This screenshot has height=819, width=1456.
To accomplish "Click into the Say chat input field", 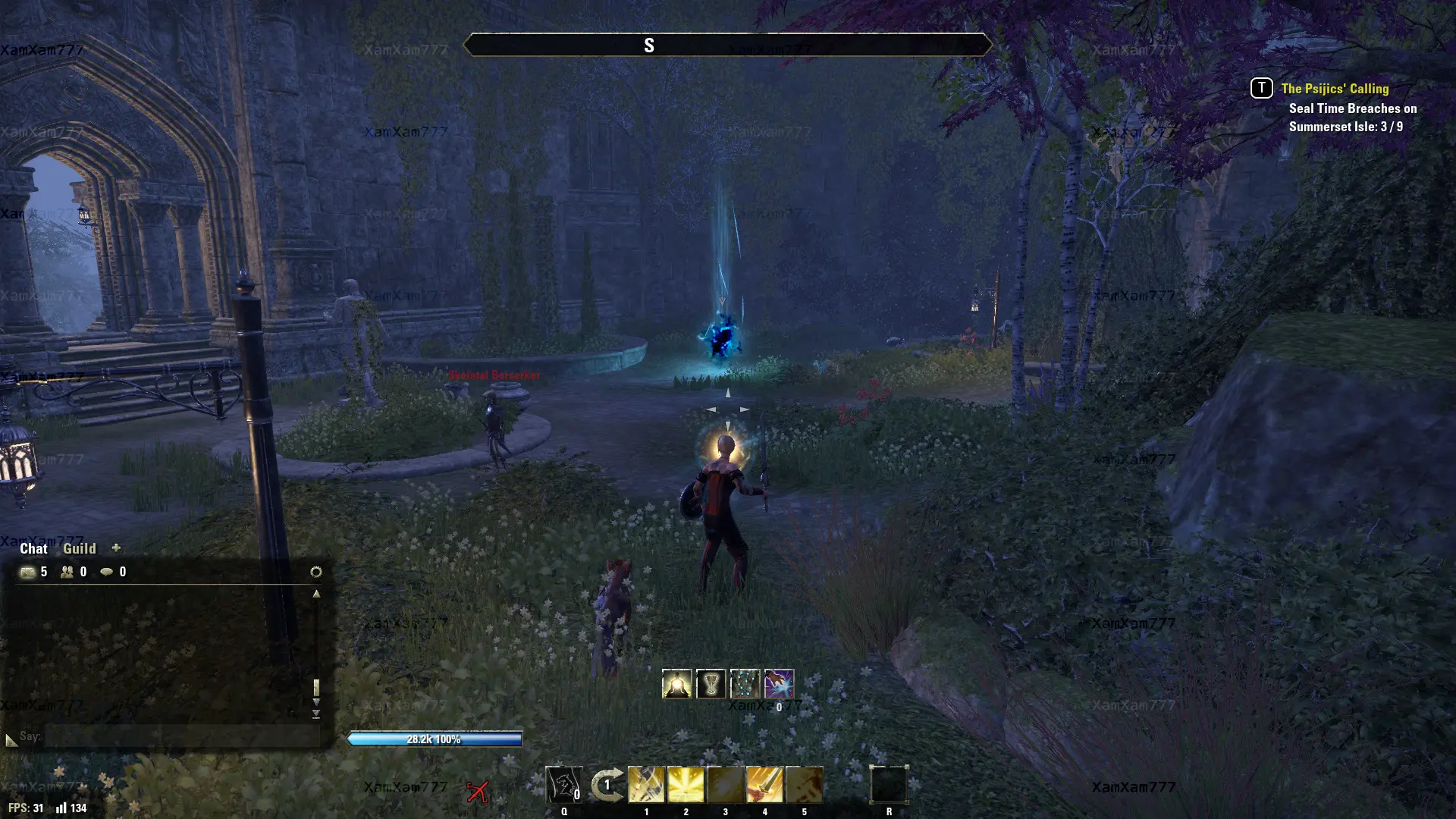I will (182, 736).
